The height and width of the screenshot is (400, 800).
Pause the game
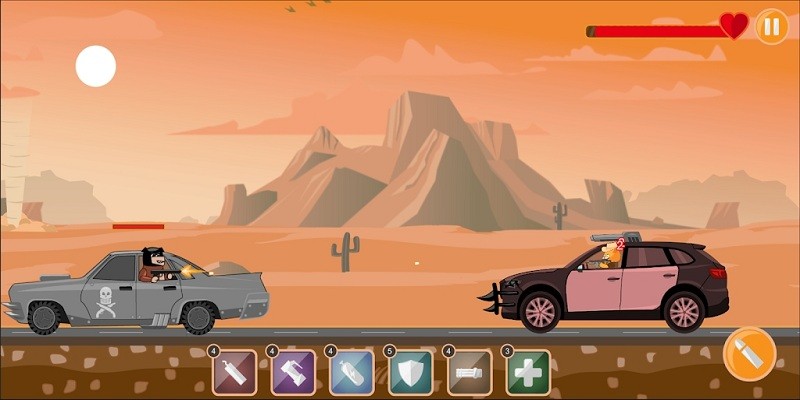pyautogui.click(x=771, y=27)
